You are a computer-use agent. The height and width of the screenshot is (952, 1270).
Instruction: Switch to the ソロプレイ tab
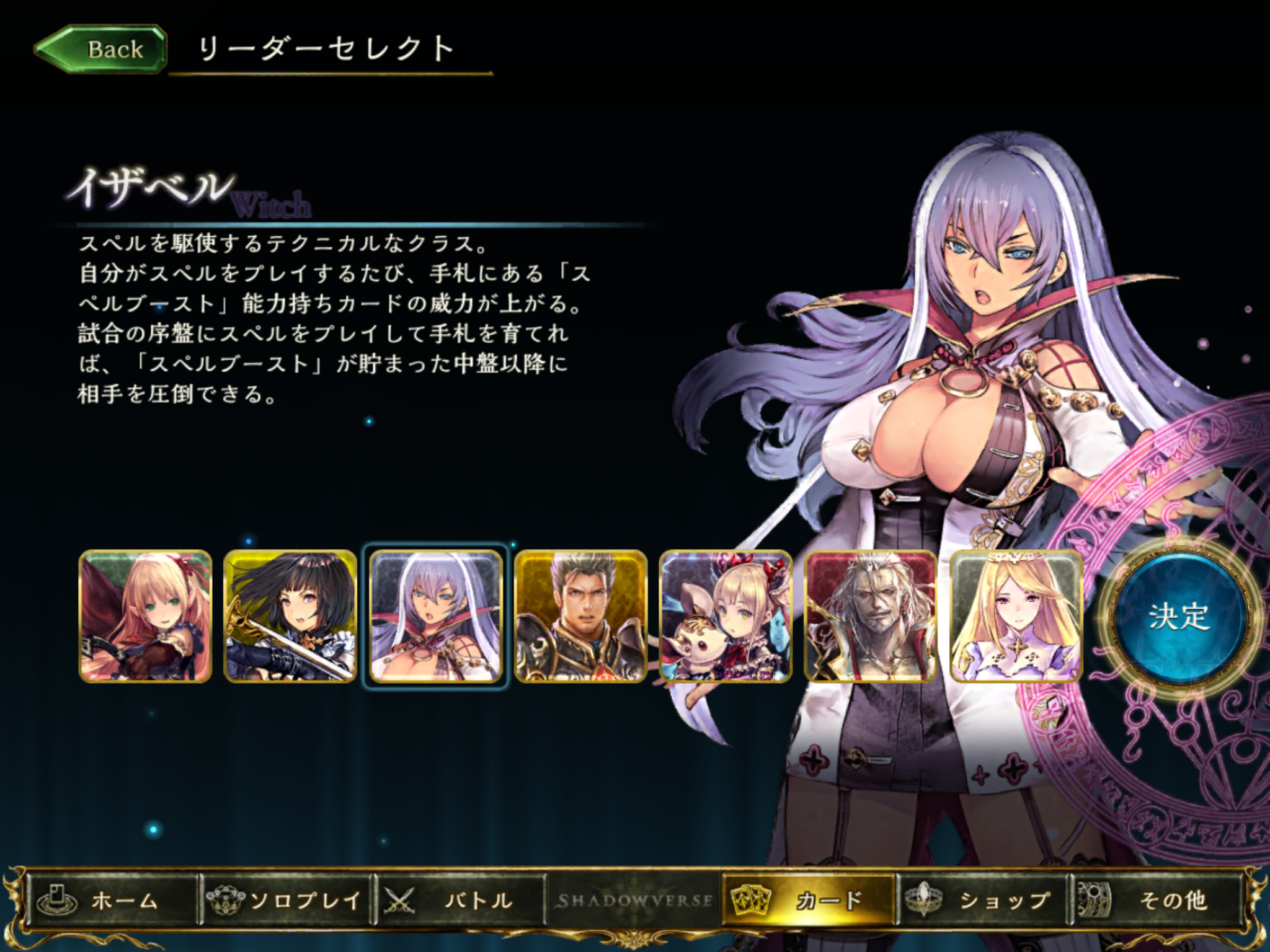[286, 900]
